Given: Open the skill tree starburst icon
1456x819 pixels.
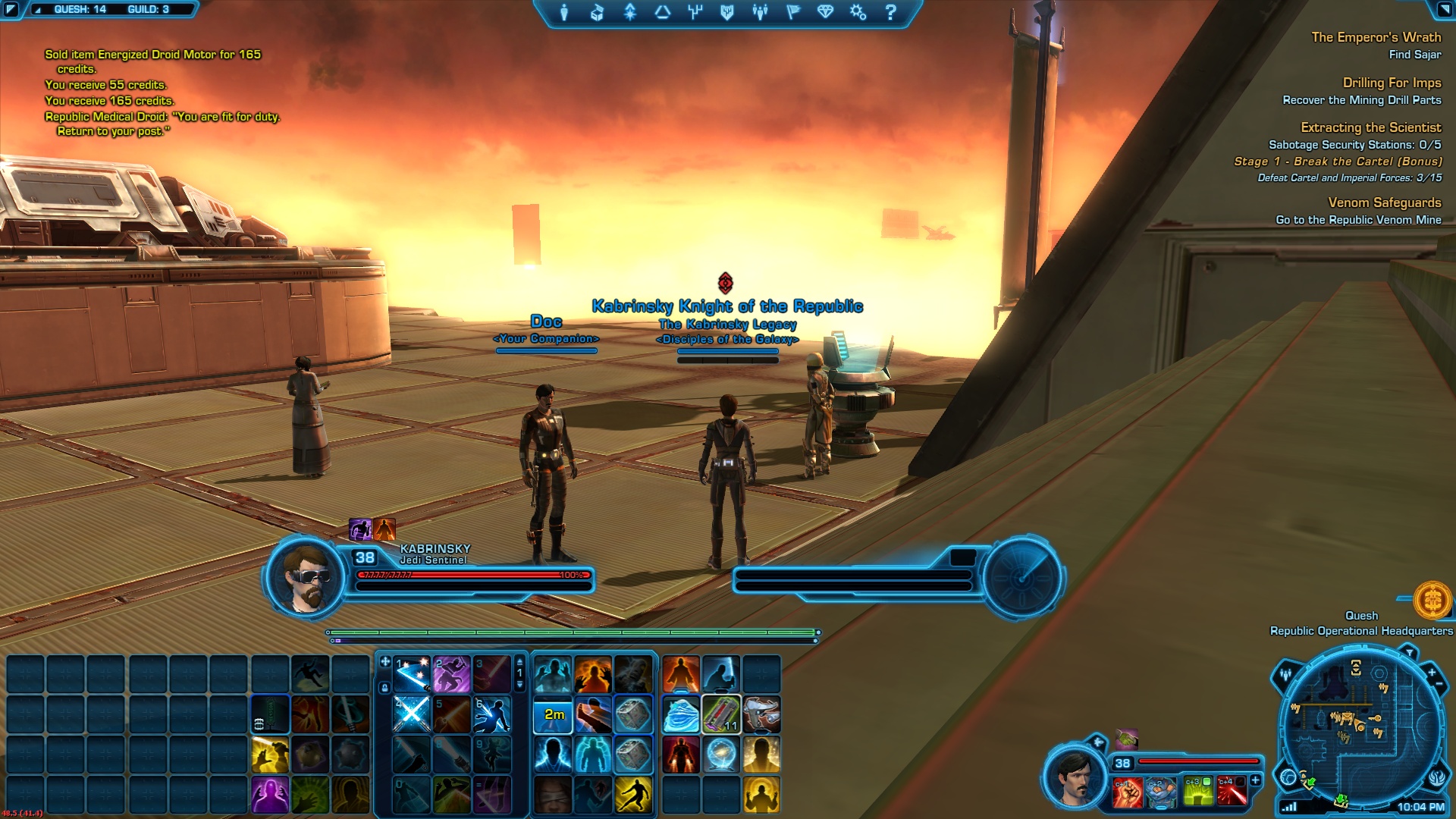Looking at the screenshot, I should pyautogui.click(x=629, y=12).
